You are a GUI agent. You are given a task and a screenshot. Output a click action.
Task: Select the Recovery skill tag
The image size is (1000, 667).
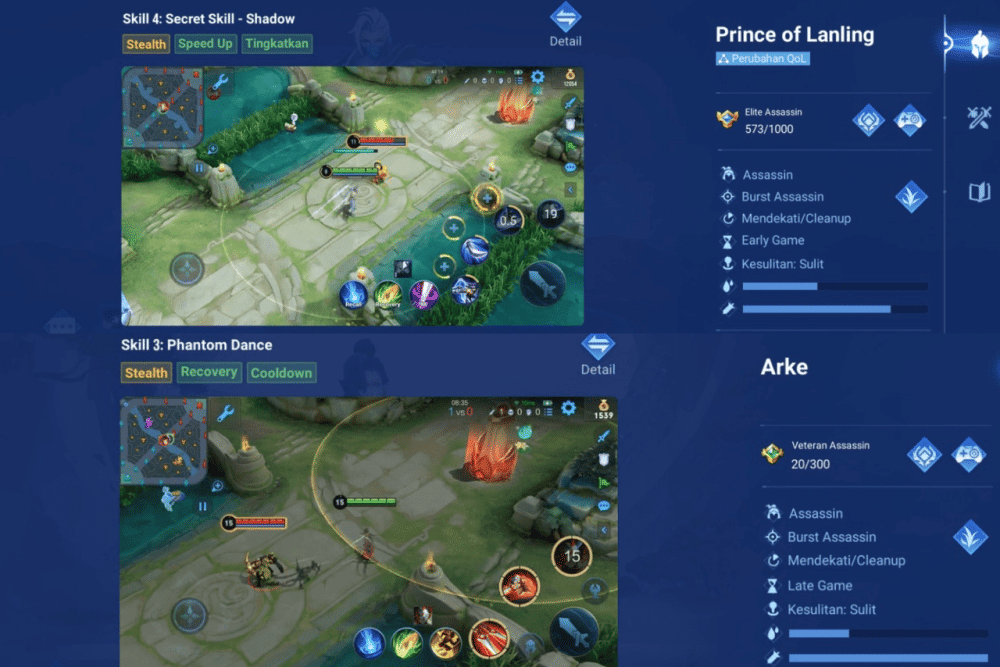pos(209,372)
